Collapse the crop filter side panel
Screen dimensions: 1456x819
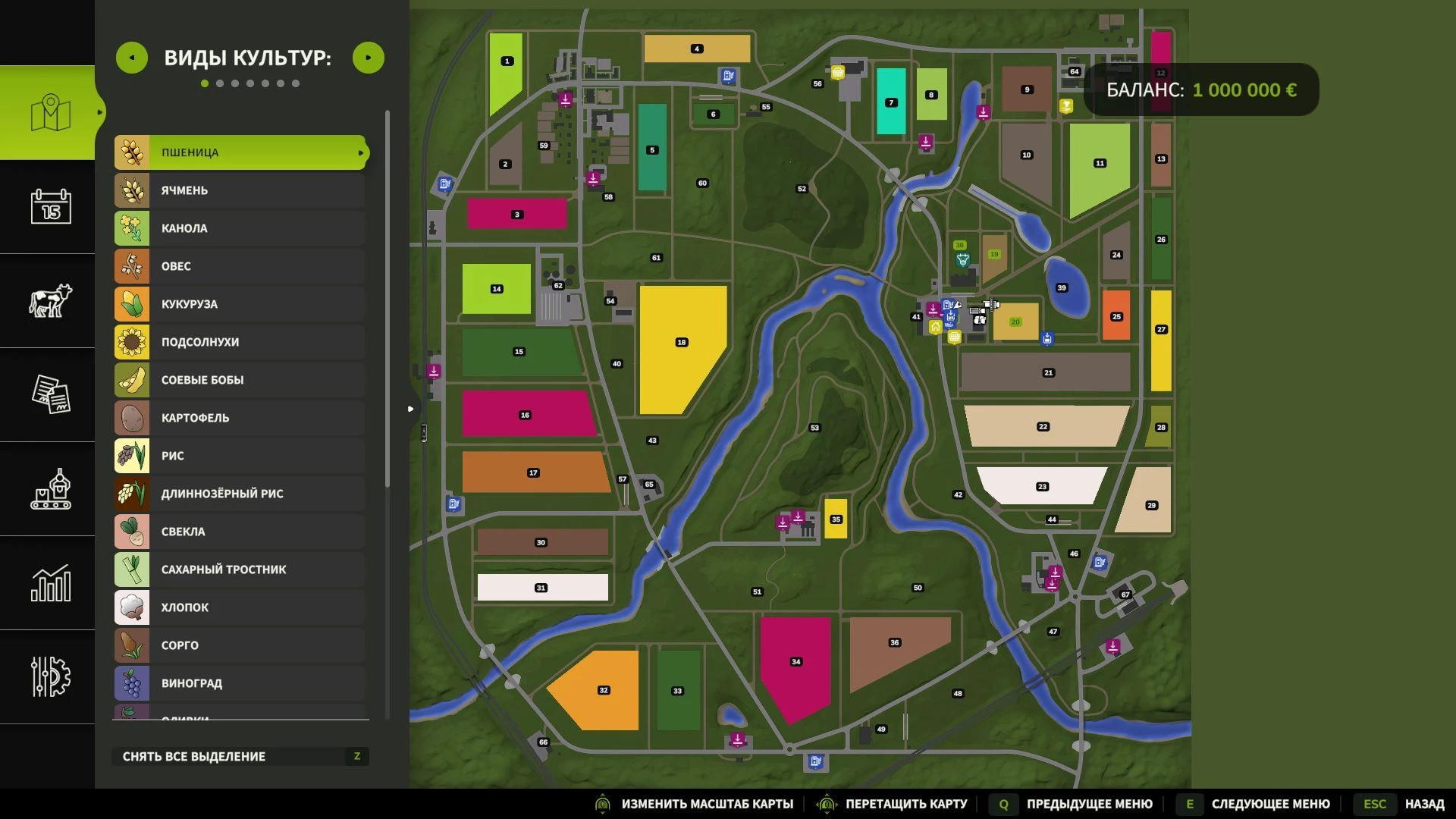coord(411,409)
